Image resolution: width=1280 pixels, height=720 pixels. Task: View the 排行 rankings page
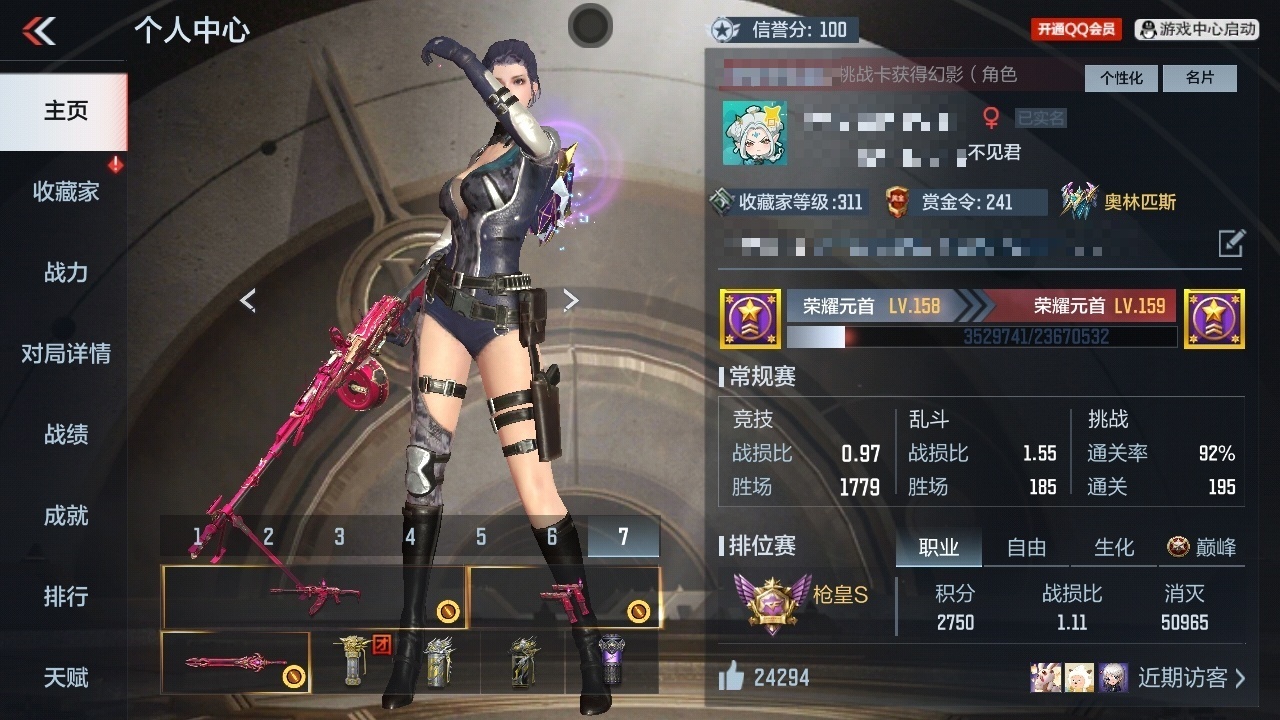[65, 597]
